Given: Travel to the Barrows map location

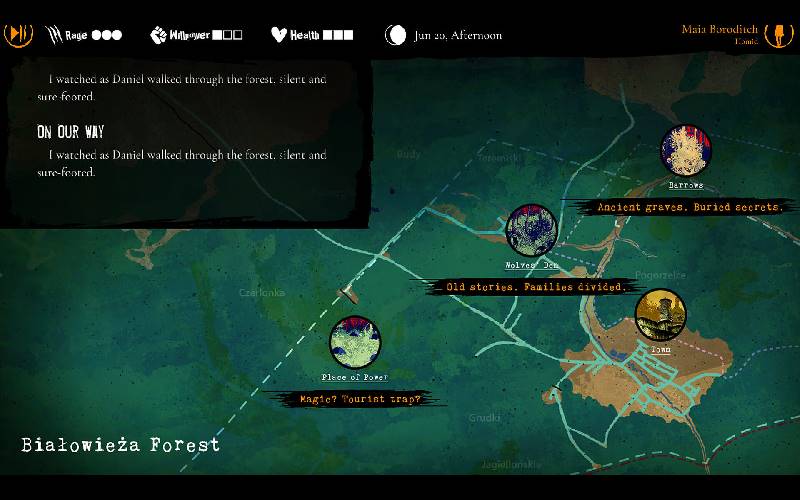Looking at the screenshot, I should tap(686, 151).
